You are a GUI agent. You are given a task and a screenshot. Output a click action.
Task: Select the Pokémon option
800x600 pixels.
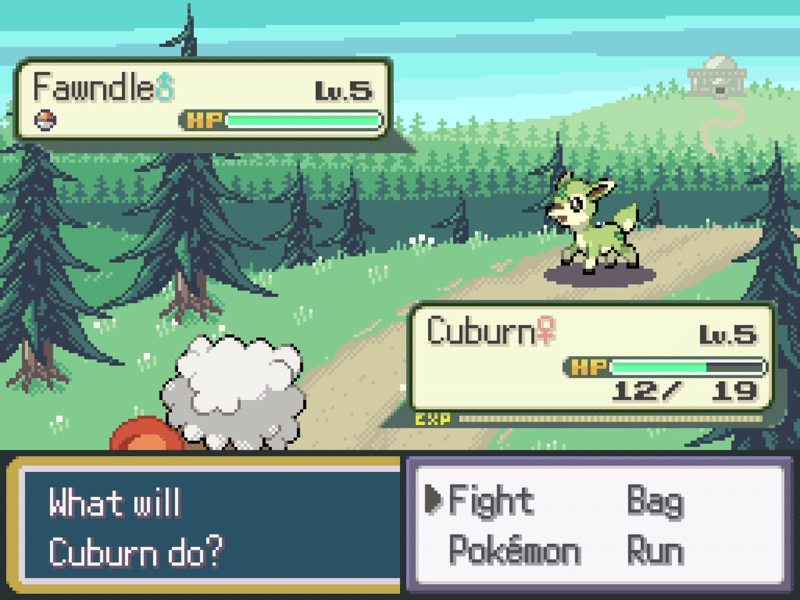[514, 551]
